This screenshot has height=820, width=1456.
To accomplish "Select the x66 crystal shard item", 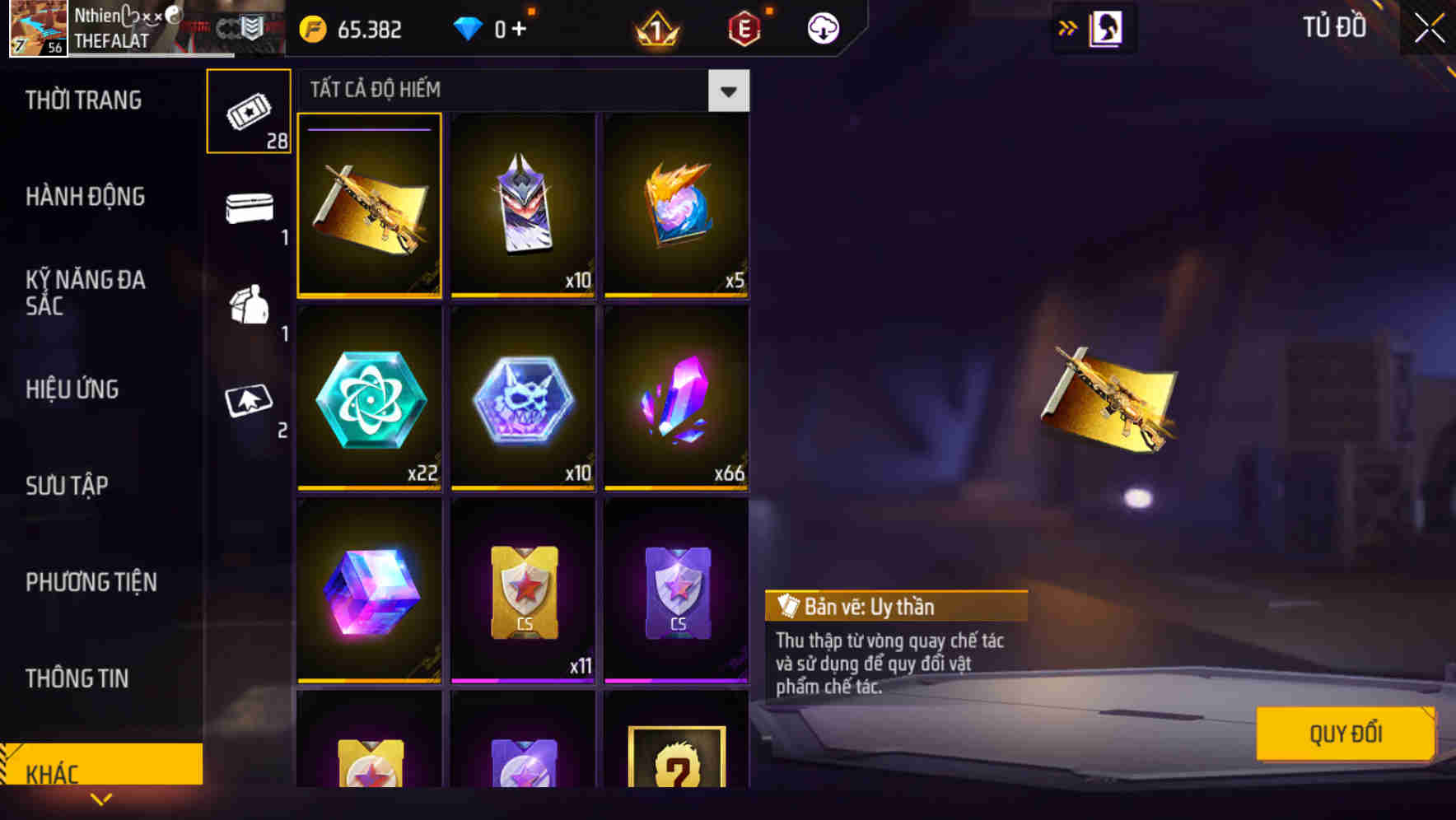I will pos(675,401).
